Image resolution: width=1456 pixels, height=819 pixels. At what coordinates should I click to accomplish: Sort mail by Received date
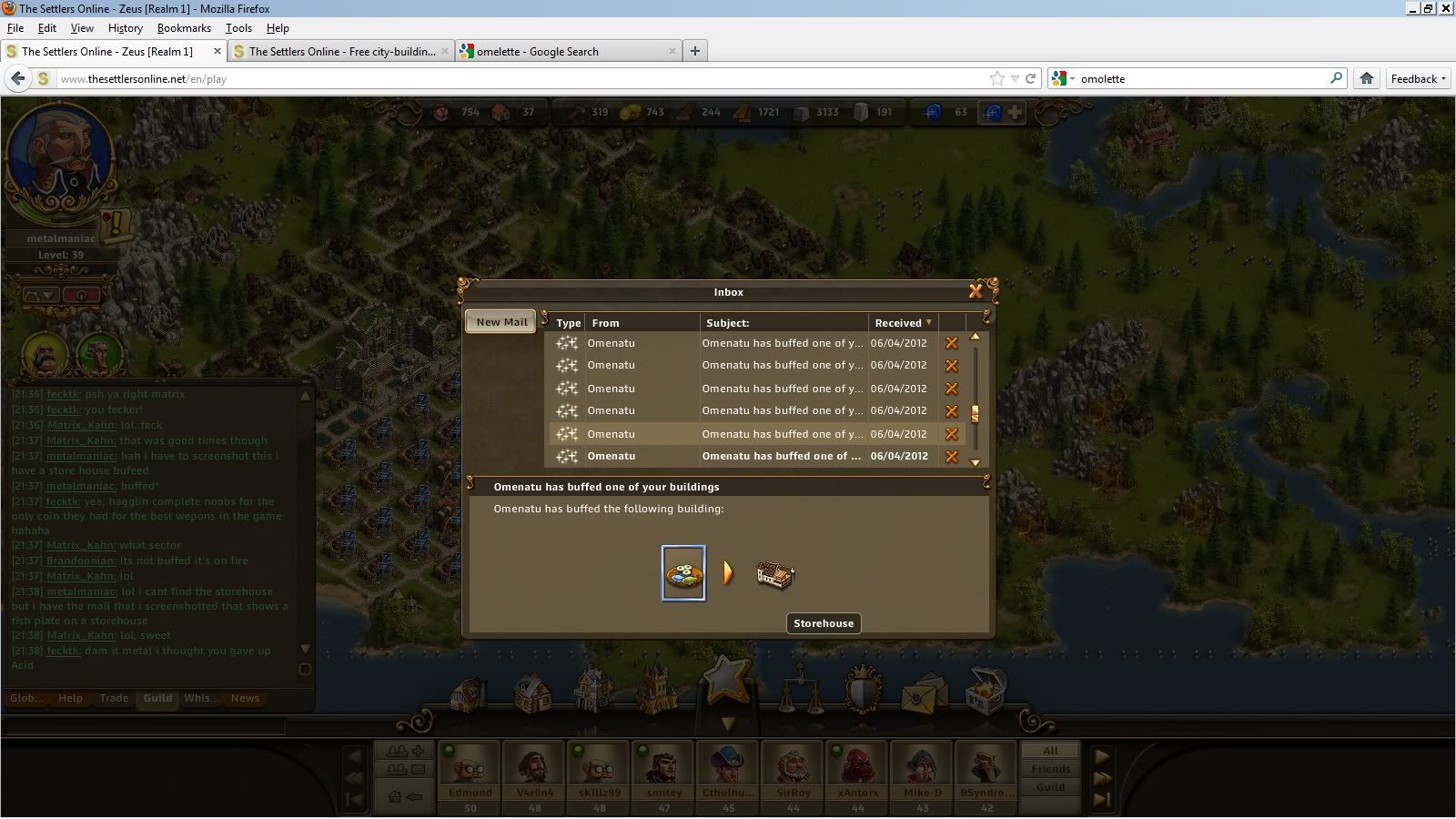click(x=903, y=323)
